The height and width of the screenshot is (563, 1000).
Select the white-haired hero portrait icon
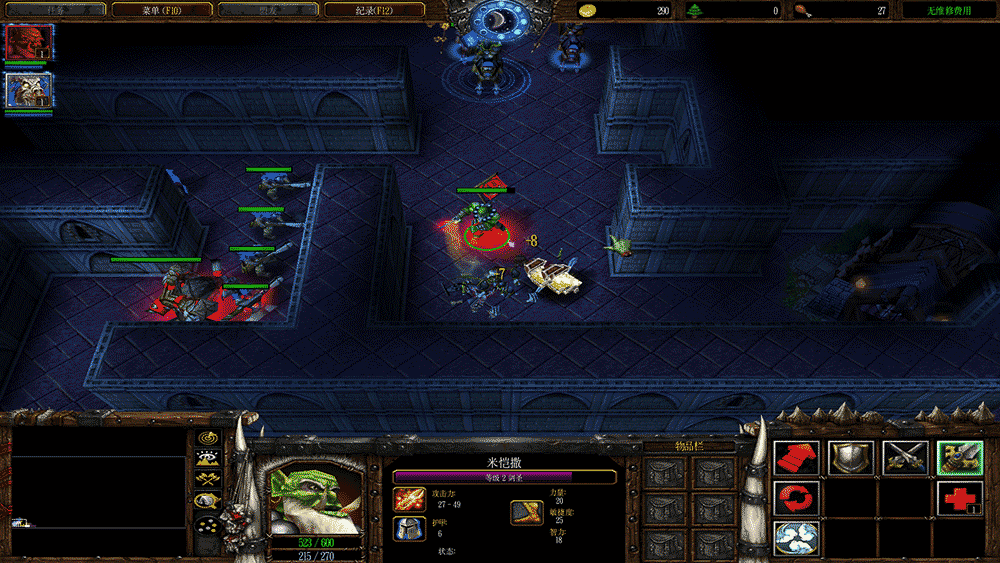point(28,90)
